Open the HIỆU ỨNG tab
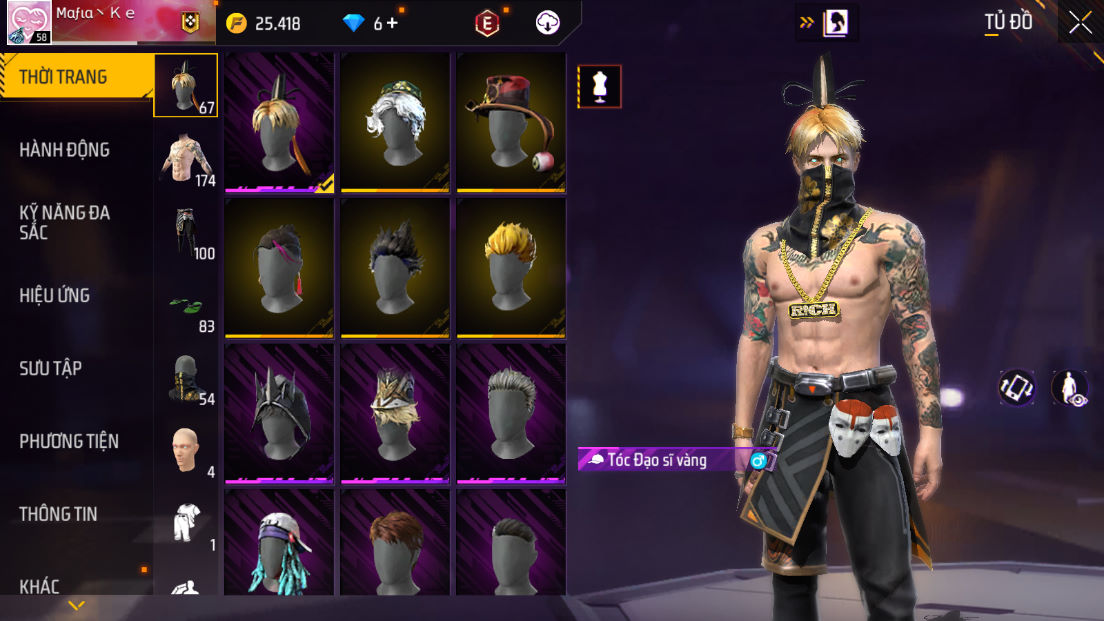This screenshot has height=621, width=1104. tap(55, 295)
